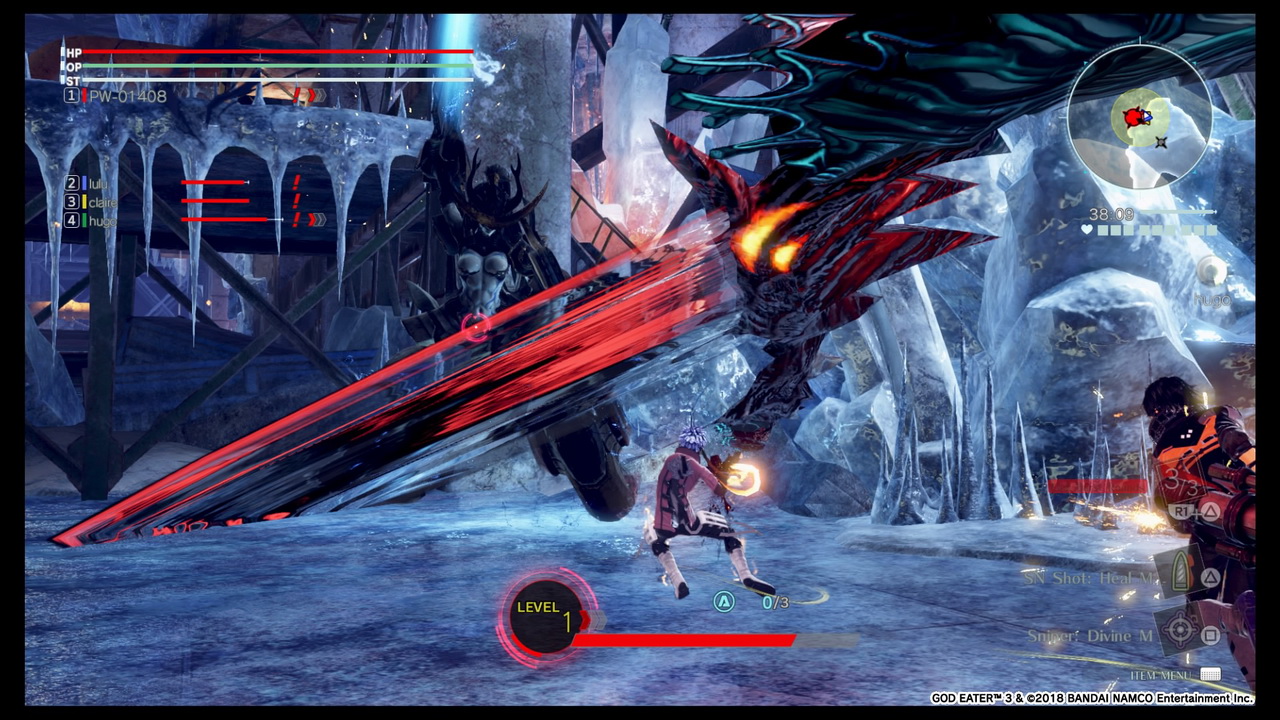Select party member lulu in the list
This screenshot has height=720, width=1280.
pos(97,183)
